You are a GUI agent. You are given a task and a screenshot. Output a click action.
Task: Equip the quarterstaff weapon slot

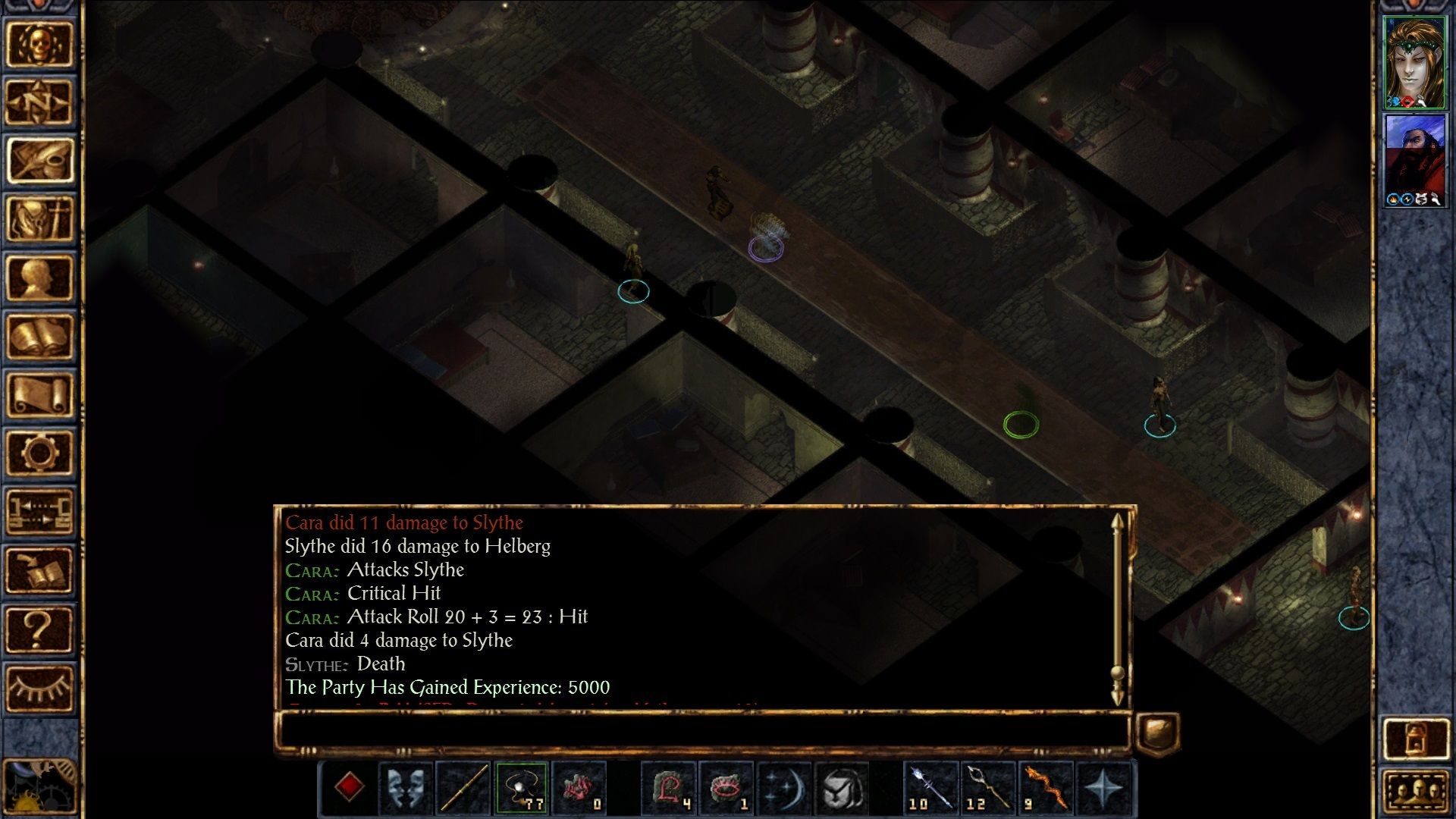(463, 787)
